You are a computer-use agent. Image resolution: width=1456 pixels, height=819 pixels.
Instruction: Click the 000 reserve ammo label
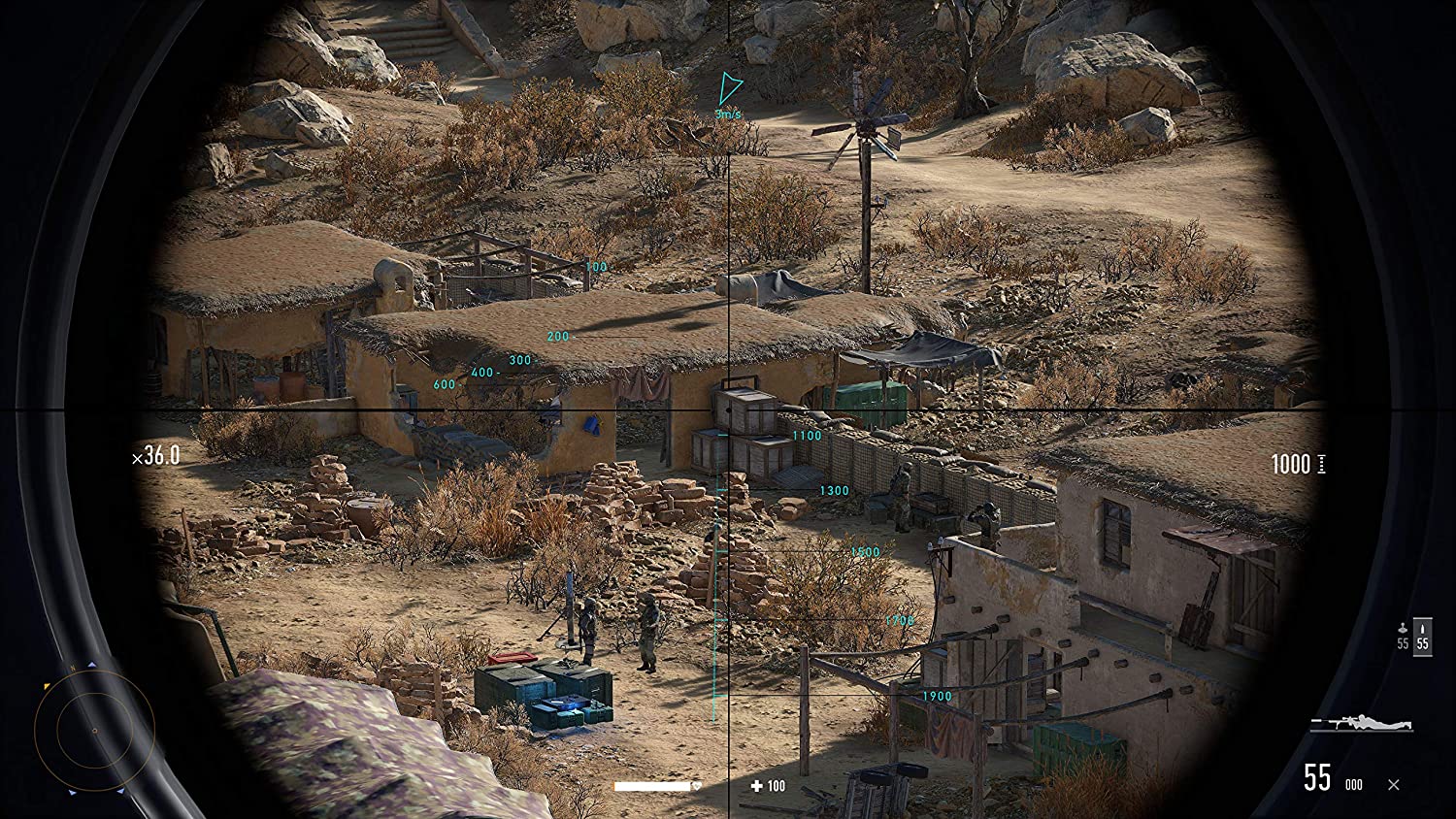(1354, 784)
